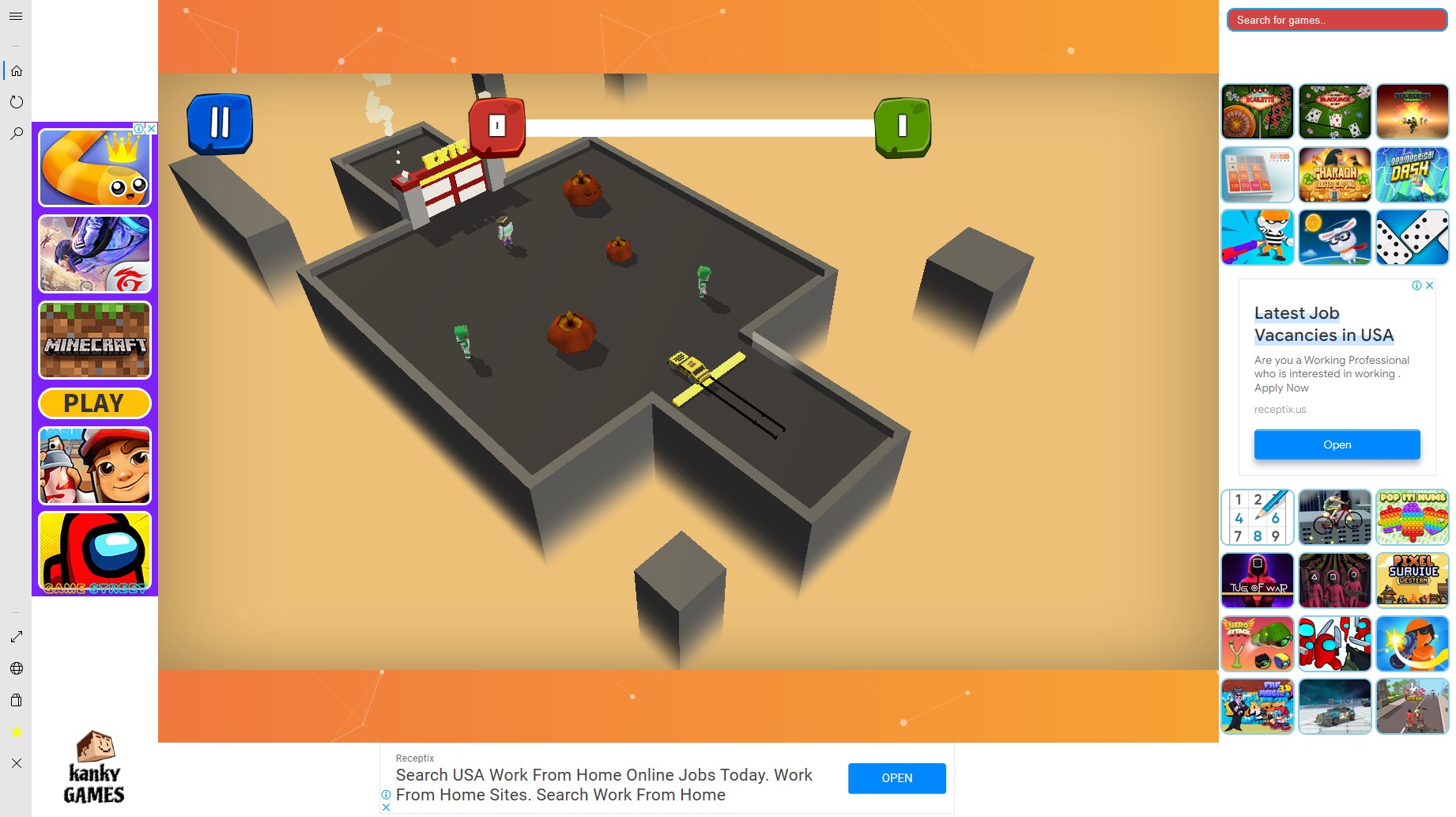Click the yellow star favorites icon
The height and width of the screenshot is (817, 1456).
click(x=17, y=732)
